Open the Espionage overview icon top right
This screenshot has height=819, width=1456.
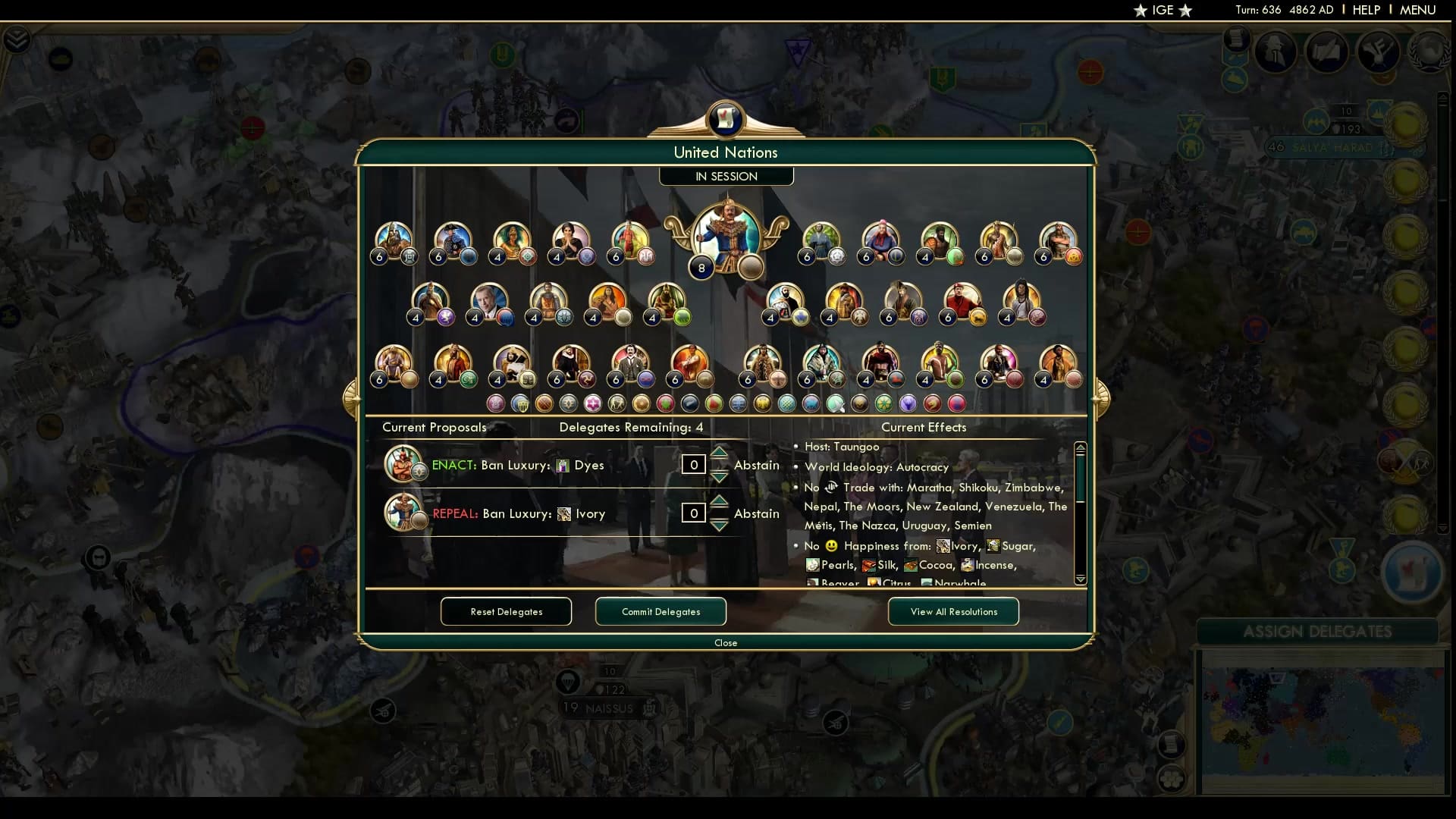click(x=1275, y=52)
